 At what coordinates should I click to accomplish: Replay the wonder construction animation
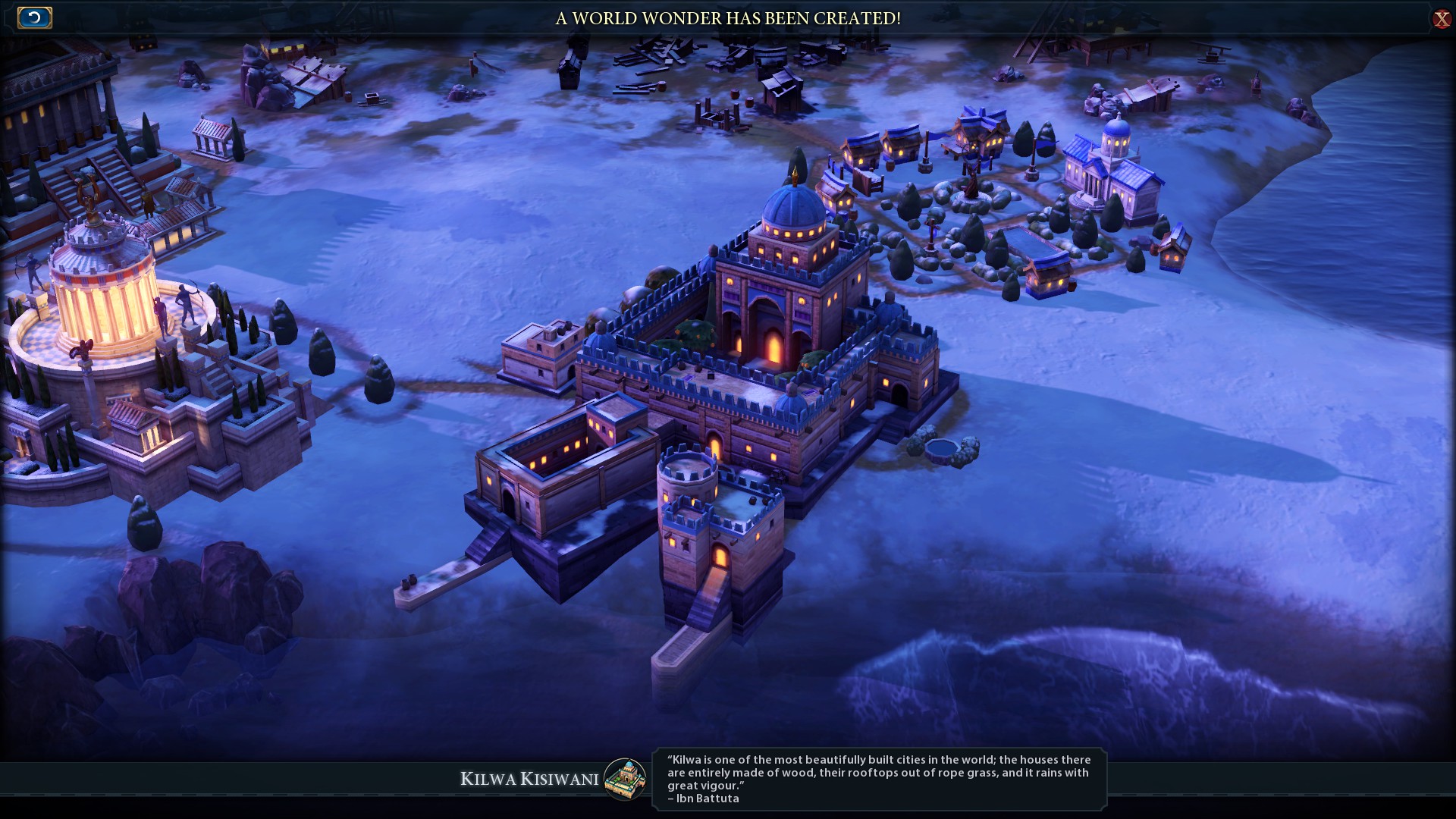click(34, 17)
